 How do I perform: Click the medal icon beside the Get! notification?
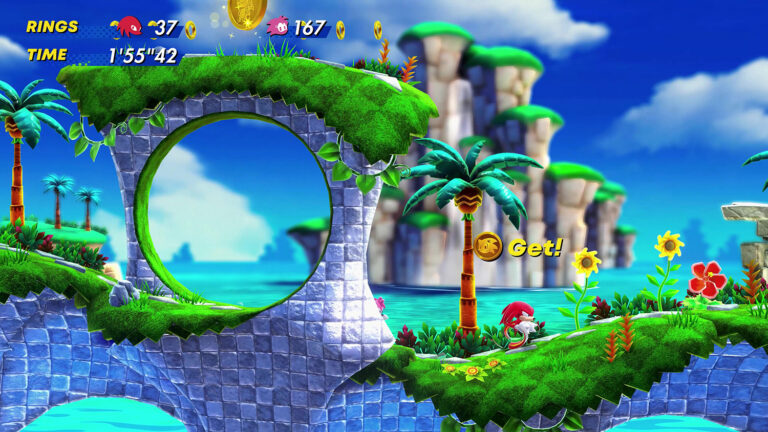[488, 246]
